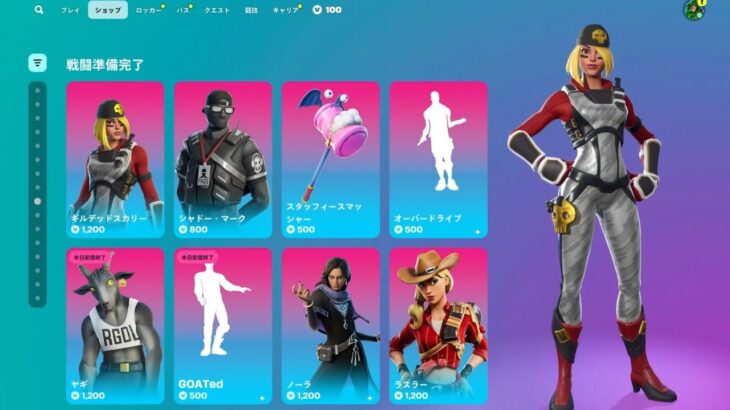Viewport: 730px width, 410px height.
Task: Choose the シャドー・マーク outfit tile
Action: (223, 159)
